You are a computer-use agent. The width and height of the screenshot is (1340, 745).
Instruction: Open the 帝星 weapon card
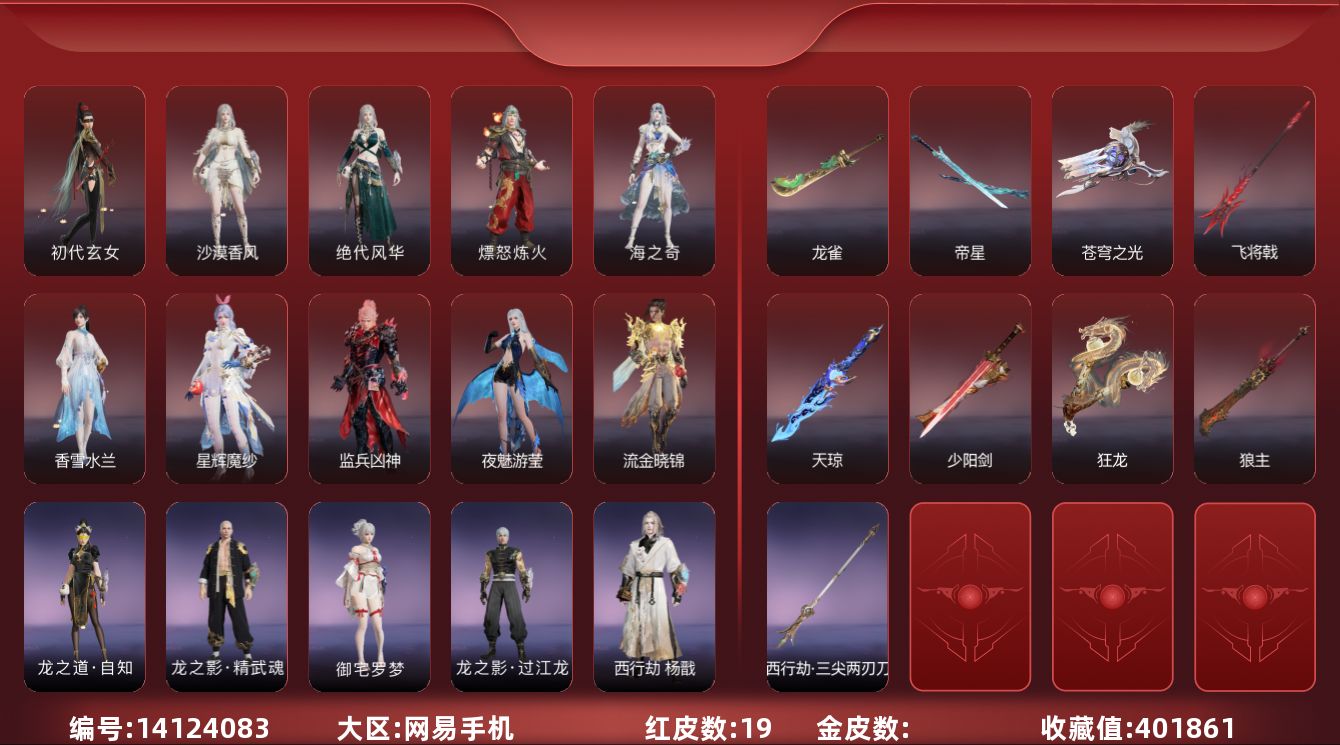pyautogui.click(x=970, y=180)
